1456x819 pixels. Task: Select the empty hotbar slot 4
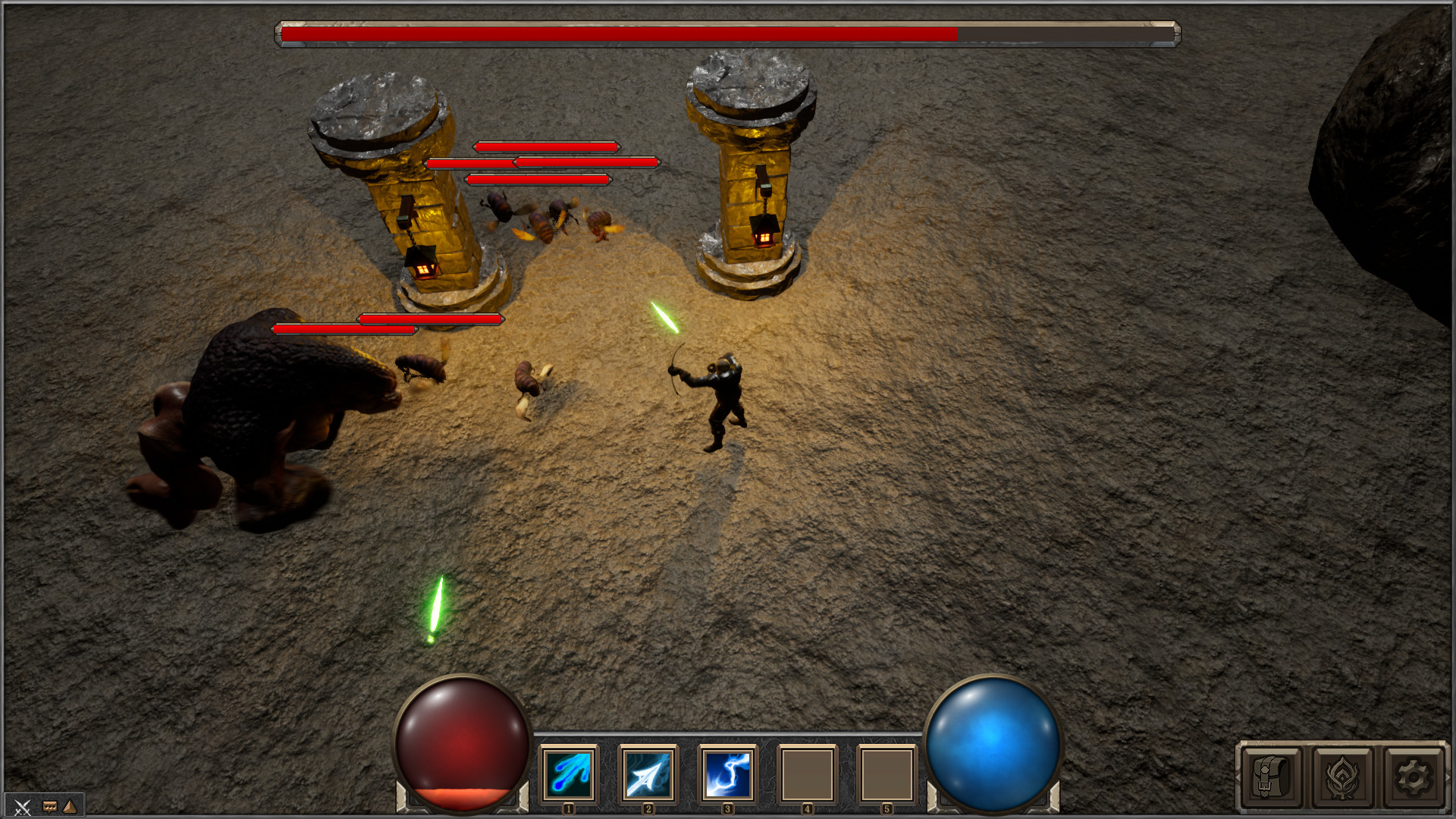808,774
